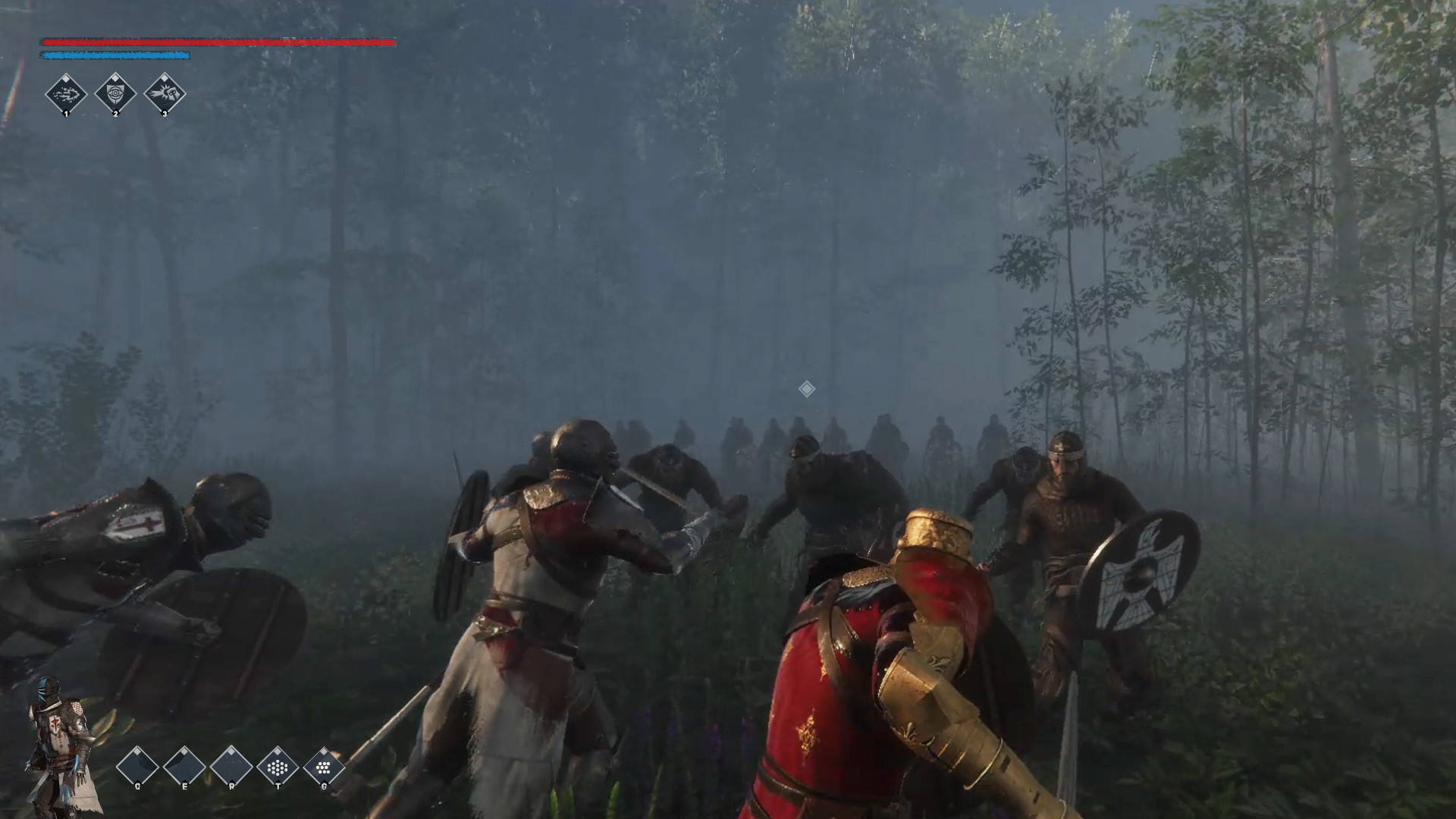Click the hotkey label 3 below the third ability
The height and width of the screenshot is (819, 1456).
[x=165, y=115]
